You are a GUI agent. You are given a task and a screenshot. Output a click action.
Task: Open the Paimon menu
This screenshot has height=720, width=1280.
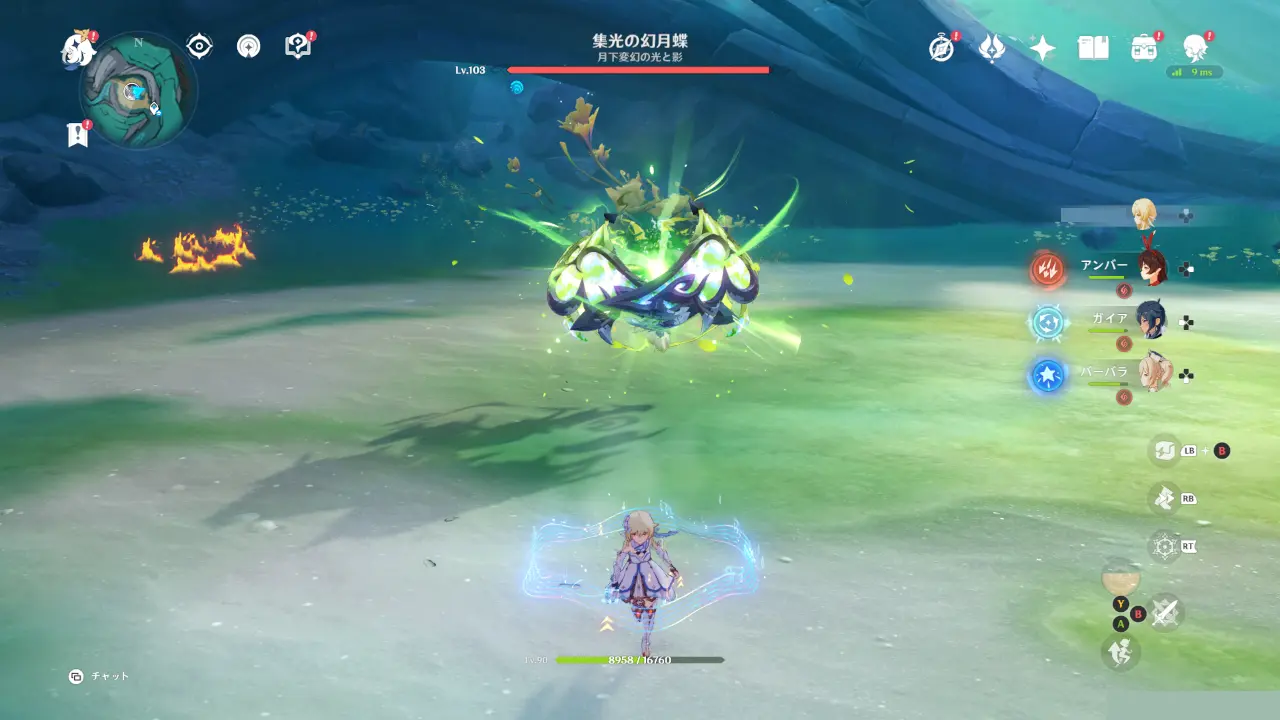[x=78, y=48]
